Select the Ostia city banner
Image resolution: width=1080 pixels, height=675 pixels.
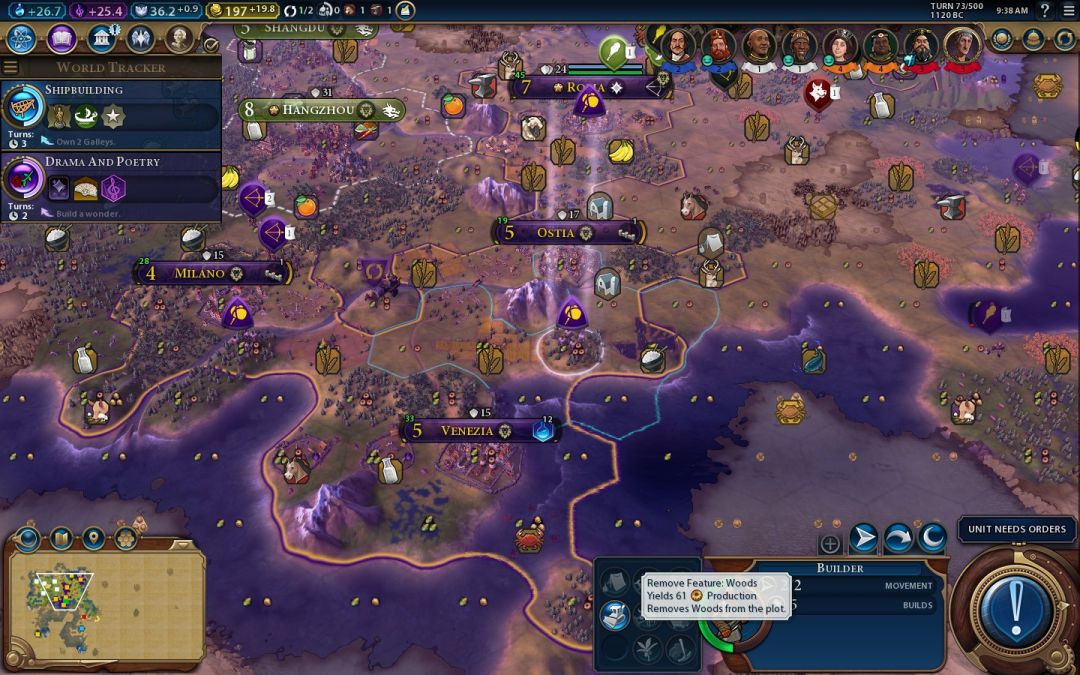point(555,233)
